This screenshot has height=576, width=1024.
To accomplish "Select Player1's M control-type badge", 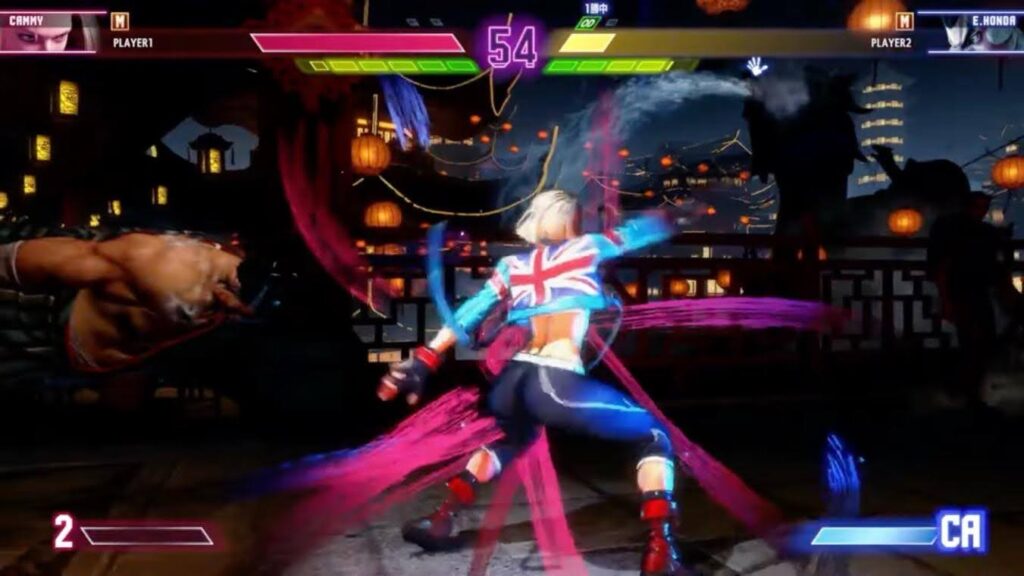I will click(120, 21).
